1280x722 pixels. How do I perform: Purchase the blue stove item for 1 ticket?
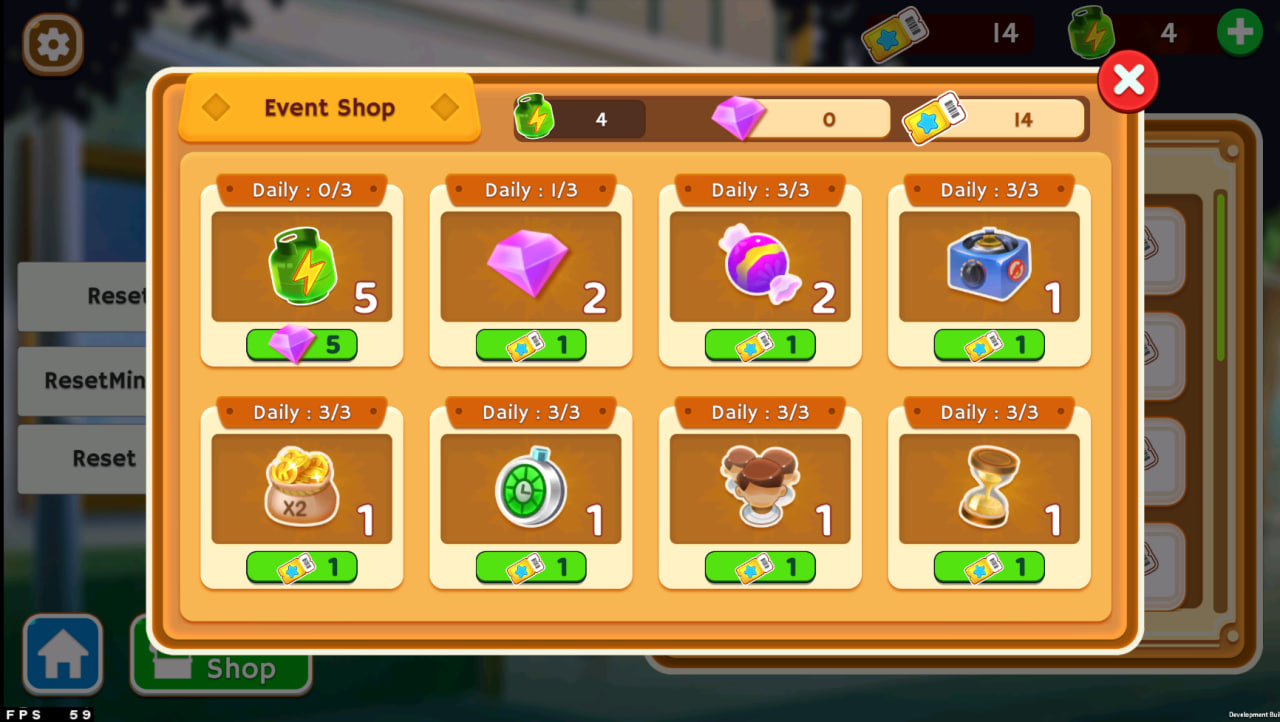click(988, 345)
